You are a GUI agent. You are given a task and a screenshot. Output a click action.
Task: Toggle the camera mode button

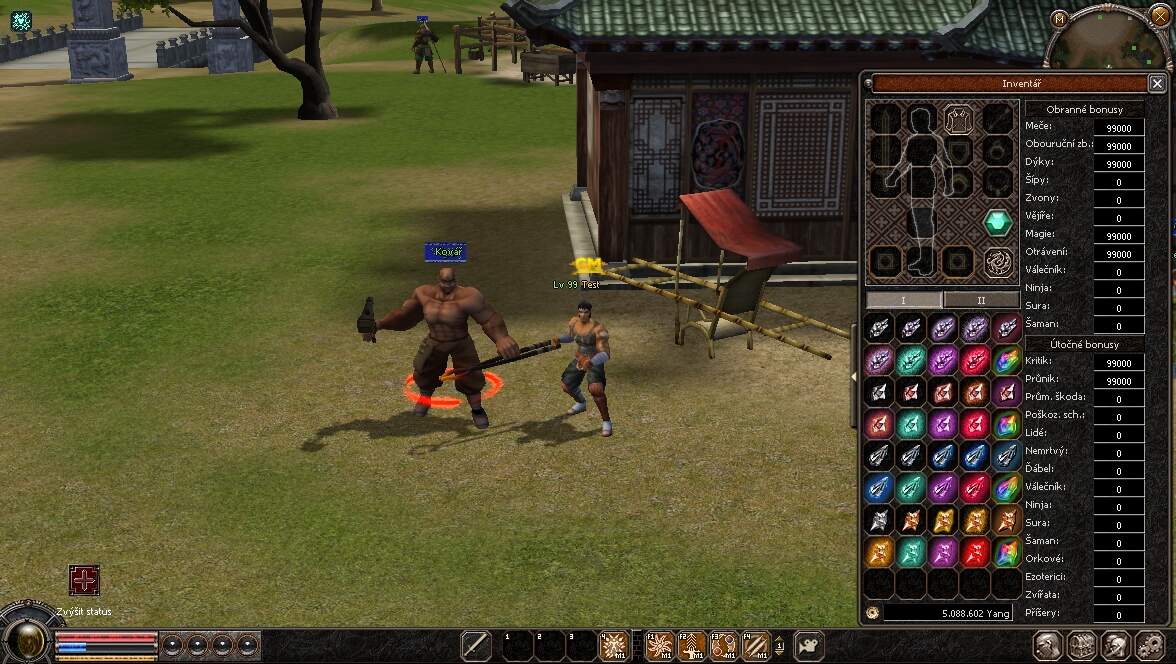coord(808,646)
